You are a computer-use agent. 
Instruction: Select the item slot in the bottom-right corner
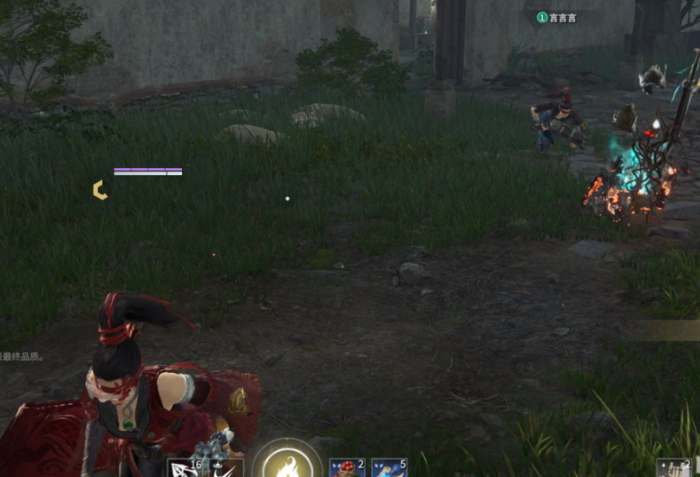[674, 468]
